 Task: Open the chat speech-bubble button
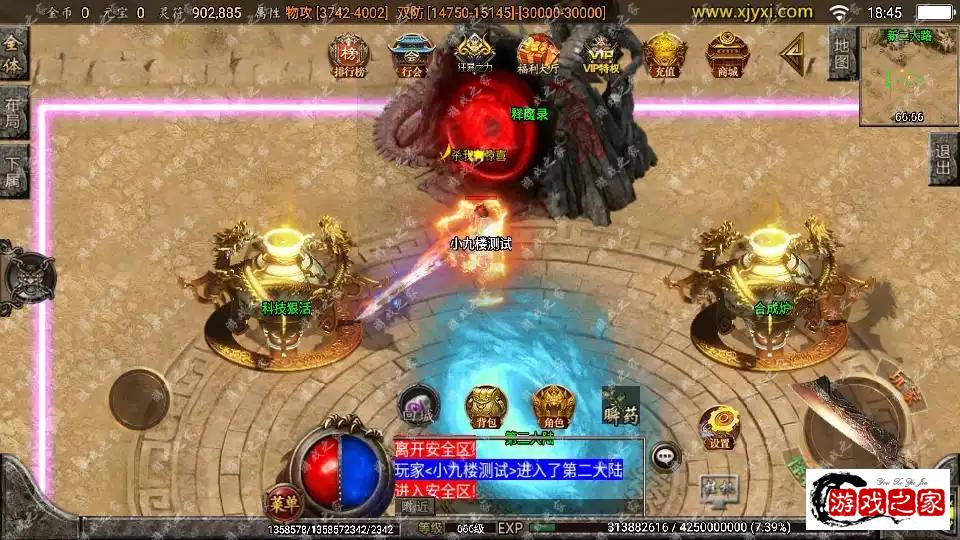click(666, 457)
